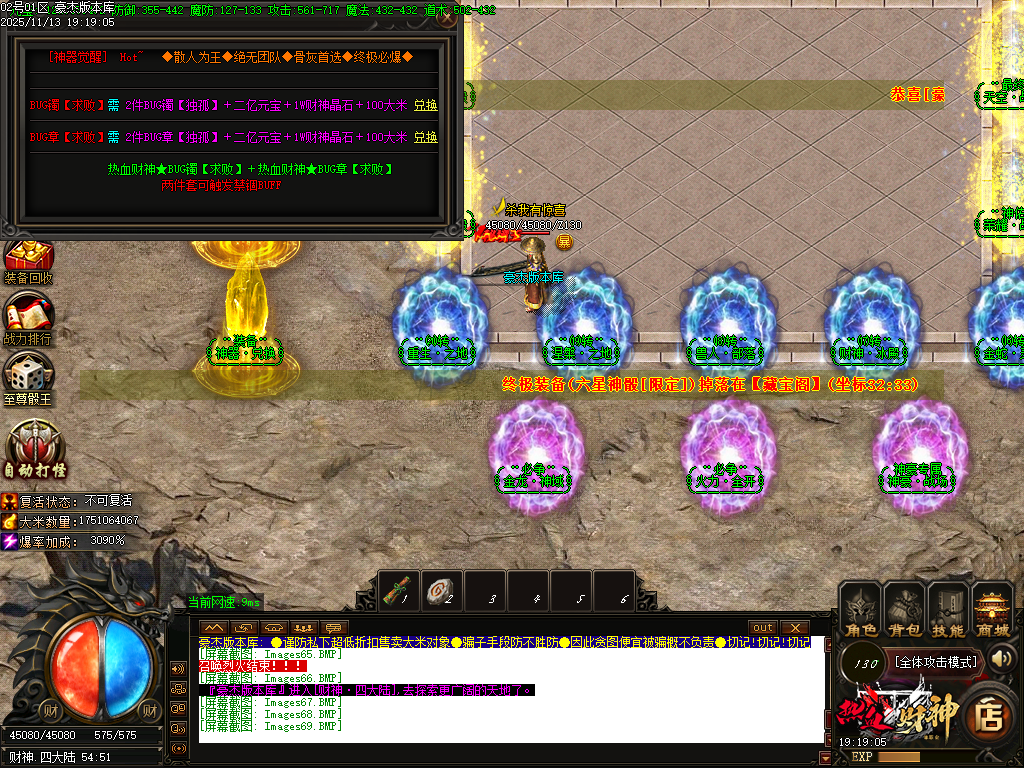
Task: Click 兑换 link for BUG章 求败
Action: tap(426, 137)
